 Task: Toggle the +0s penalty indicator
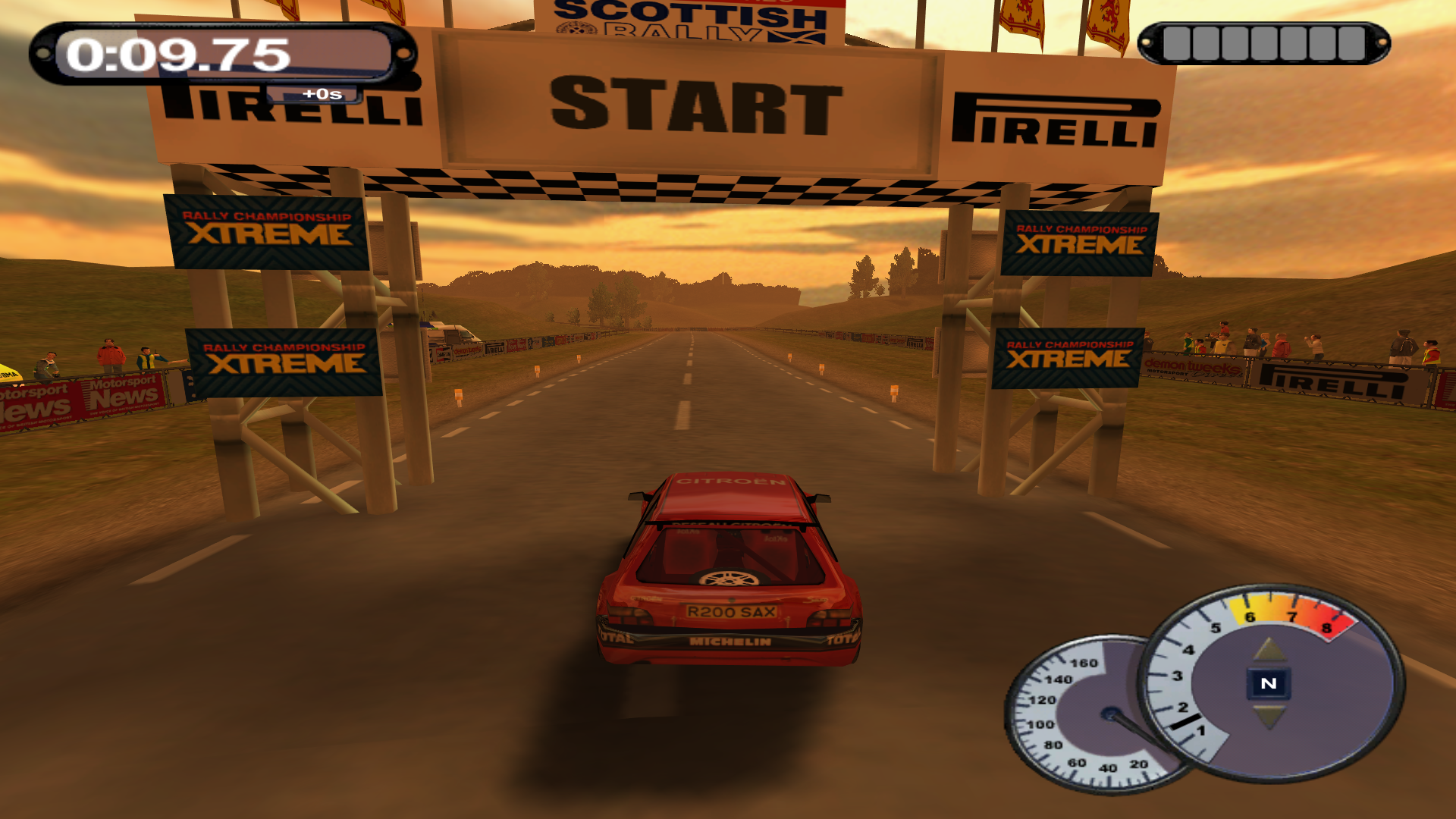point(322,94)
